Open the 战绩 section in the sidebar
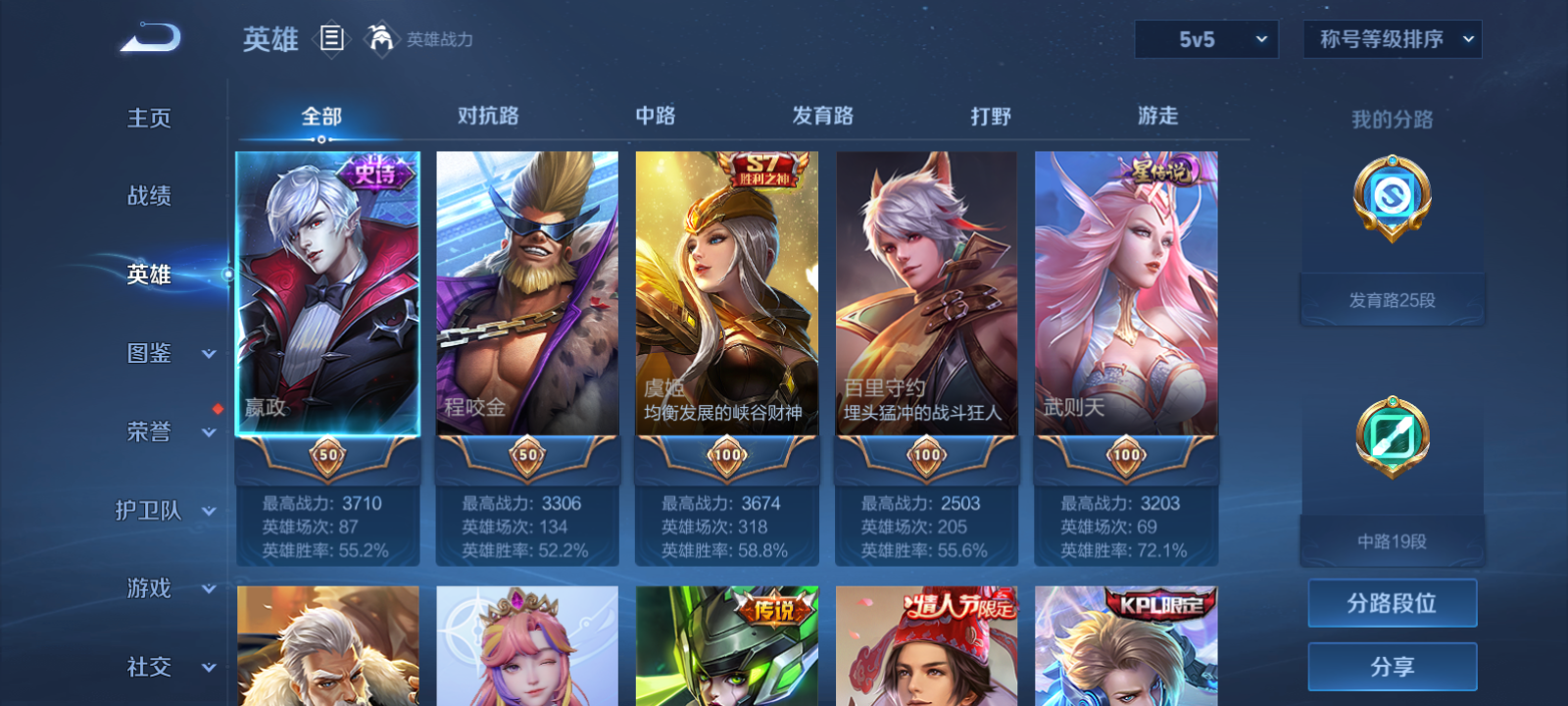This screenshot has height=706, width=1568. [x=148, y=196]
